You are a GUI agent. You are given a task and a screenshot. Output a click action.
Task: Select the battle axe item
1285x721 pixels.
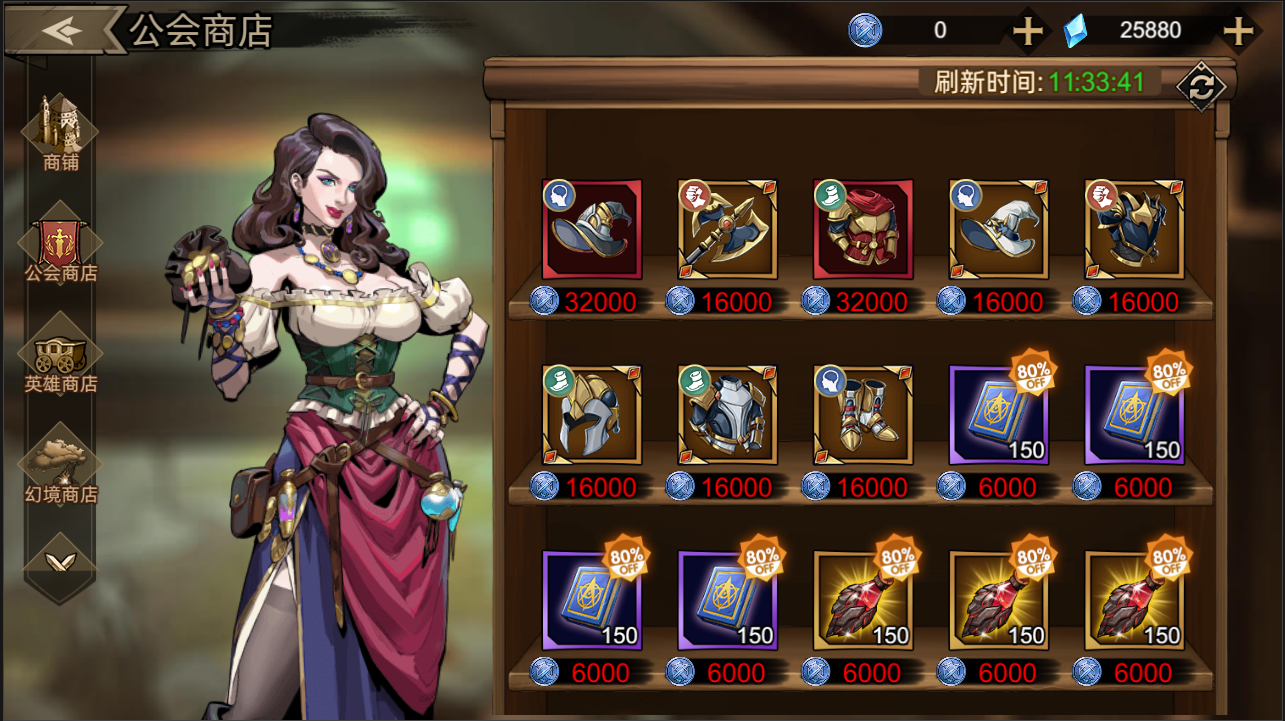coord(727,230)
